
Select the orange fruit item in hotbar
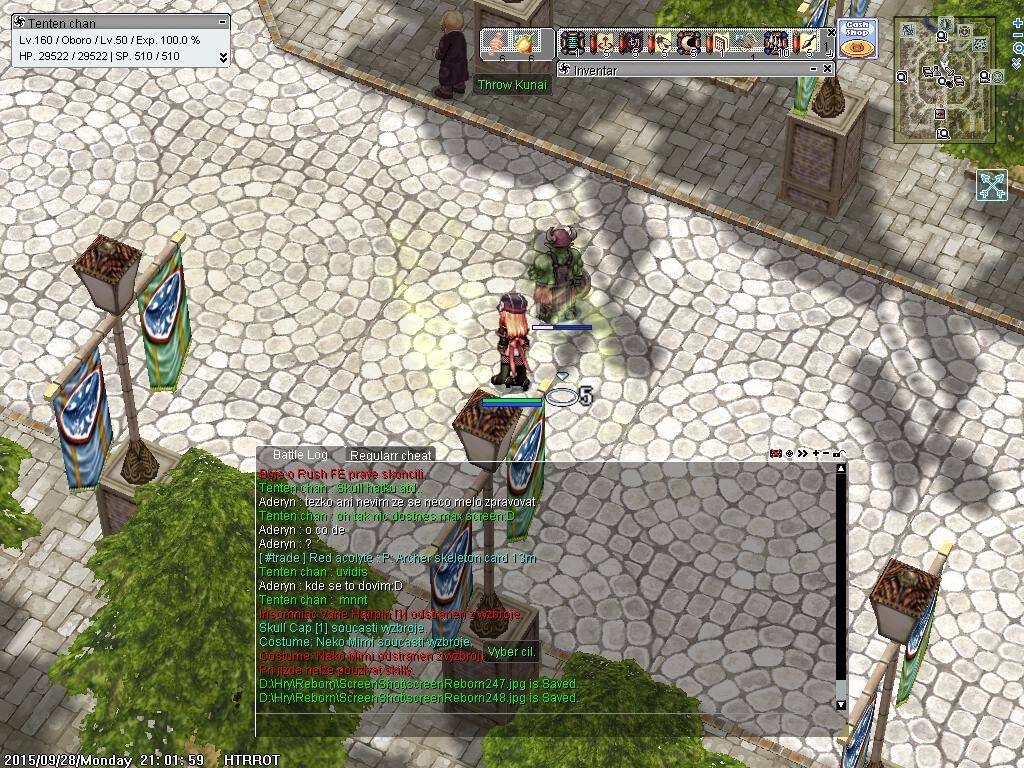[x=524, y=43]
